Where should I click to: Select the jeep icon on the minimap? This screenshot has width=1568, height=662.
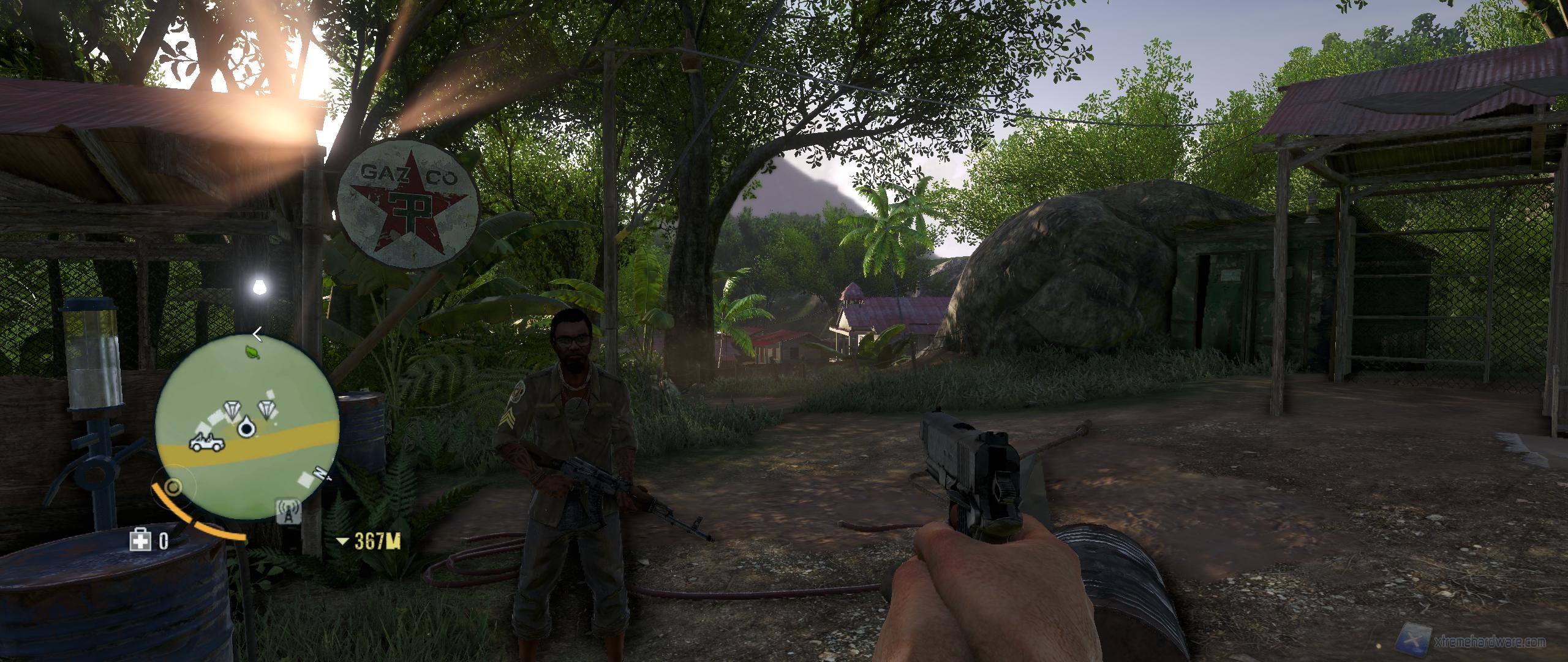(206, 443)
